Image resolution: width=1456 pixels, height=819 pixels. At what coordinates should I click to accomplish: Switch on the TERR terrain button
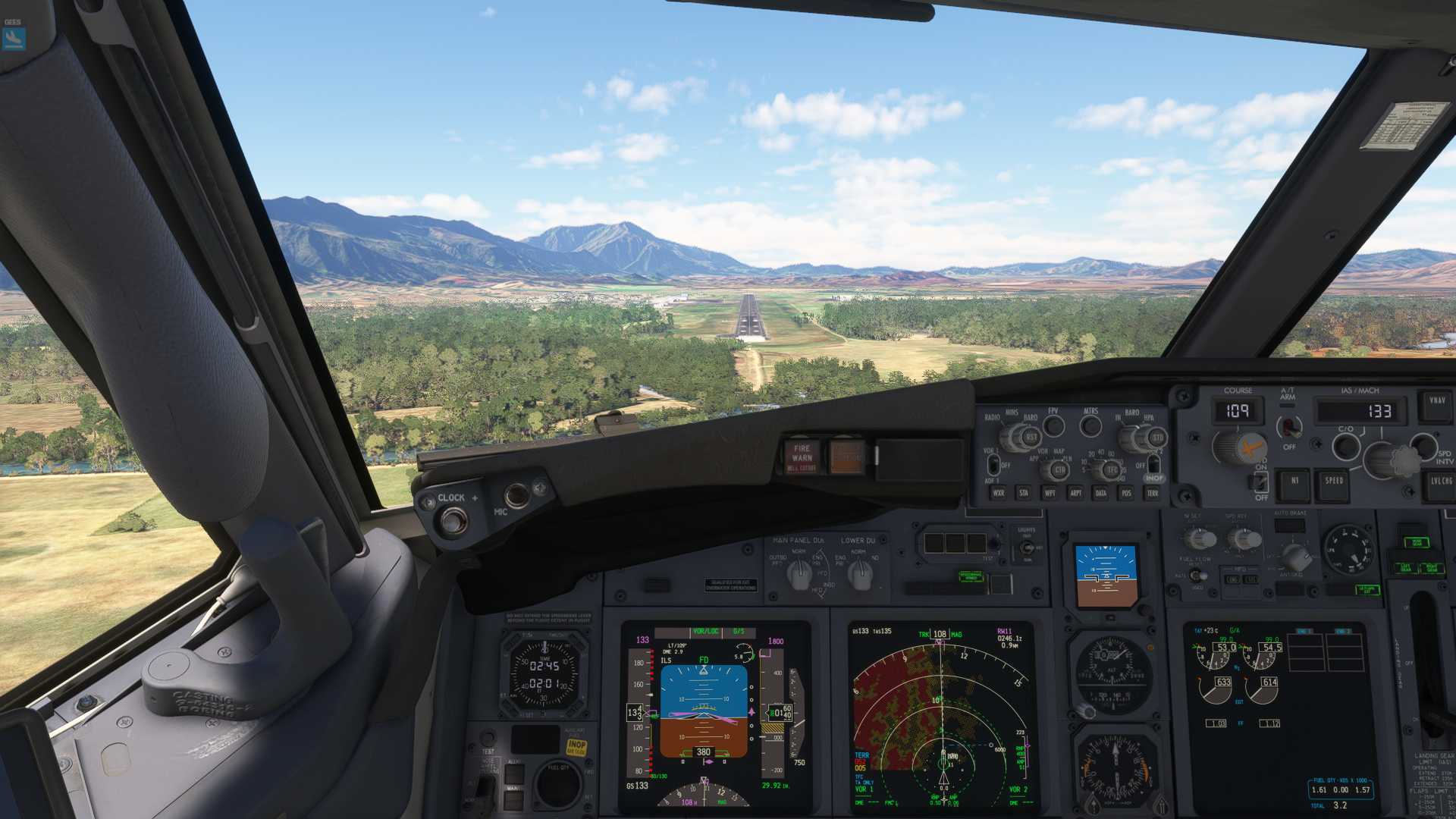click(1152, 493)
